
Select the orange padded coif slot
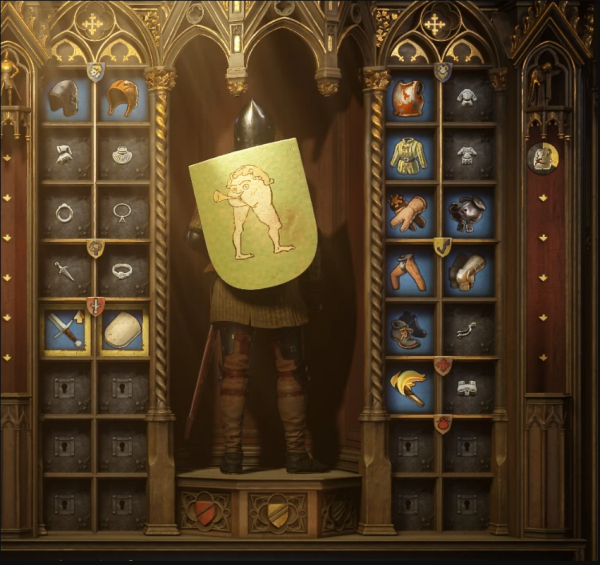(x=122, y=98)
